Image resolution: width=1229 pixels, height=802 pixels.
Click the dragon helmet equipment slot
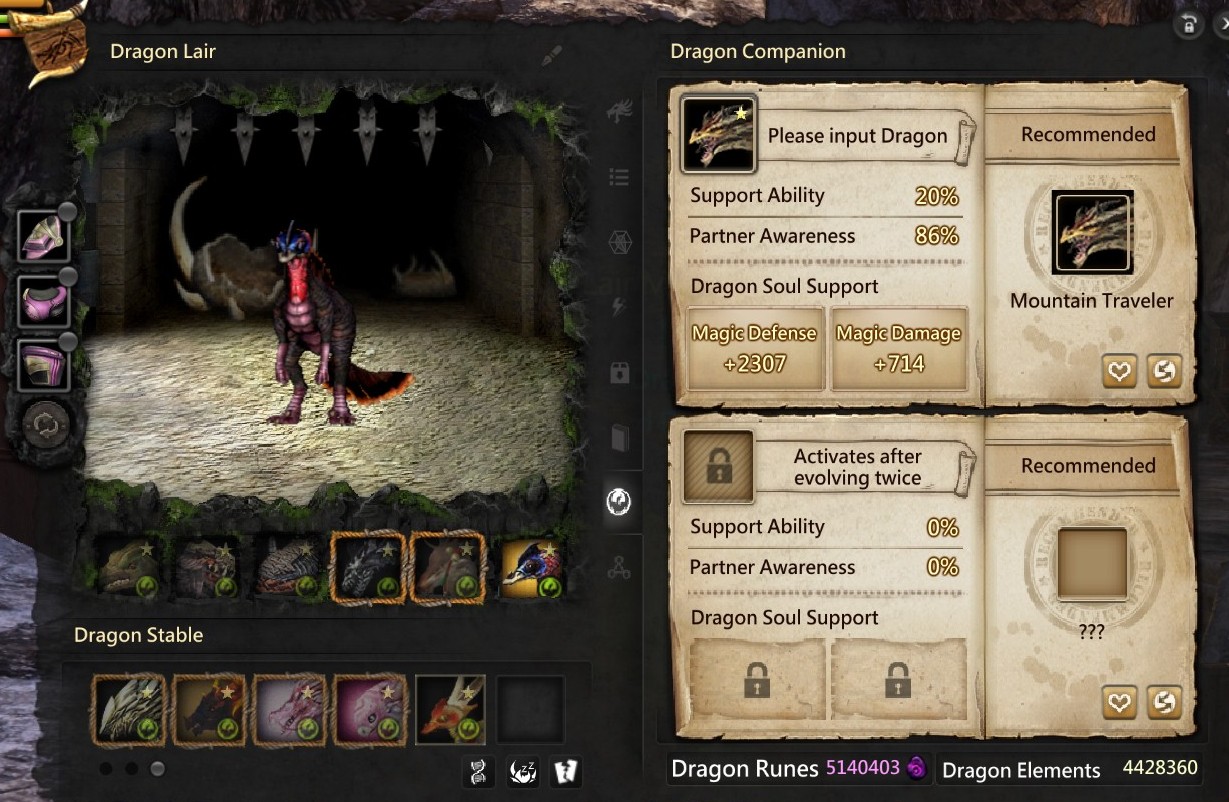click(44, 236)
